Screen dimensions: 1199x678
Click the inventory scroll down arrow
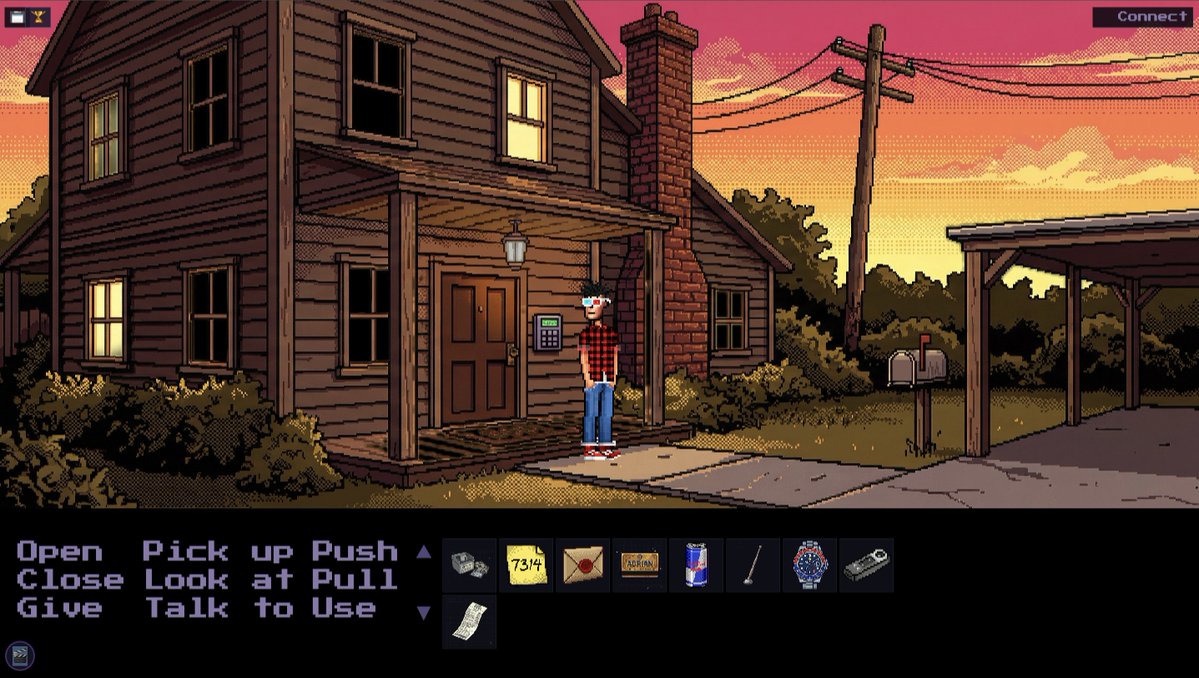[423, 611]
